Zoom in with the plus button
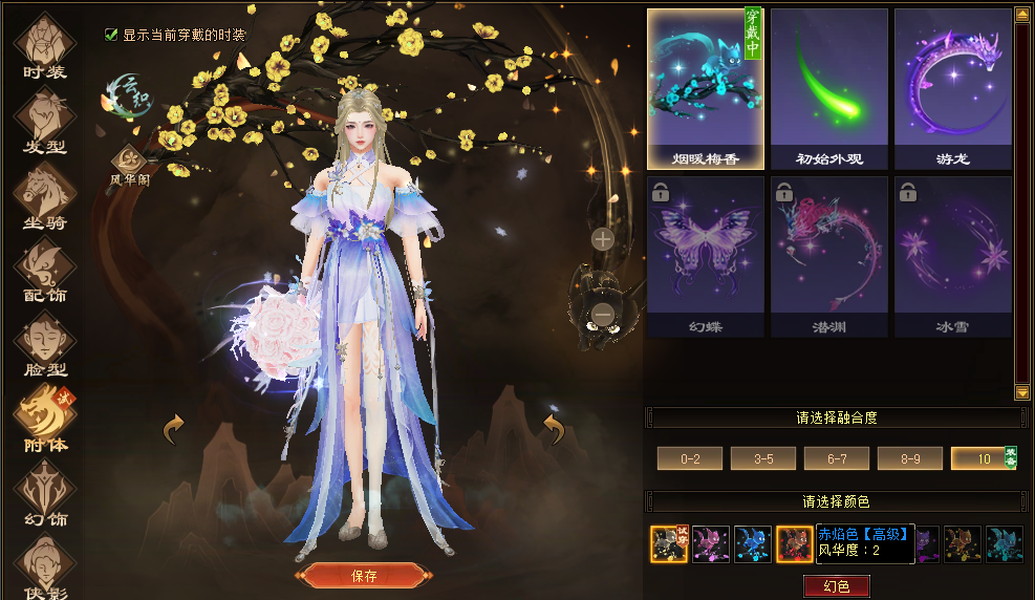Image resolution: width=1035 pixels, height=600 pixels. 602,239
